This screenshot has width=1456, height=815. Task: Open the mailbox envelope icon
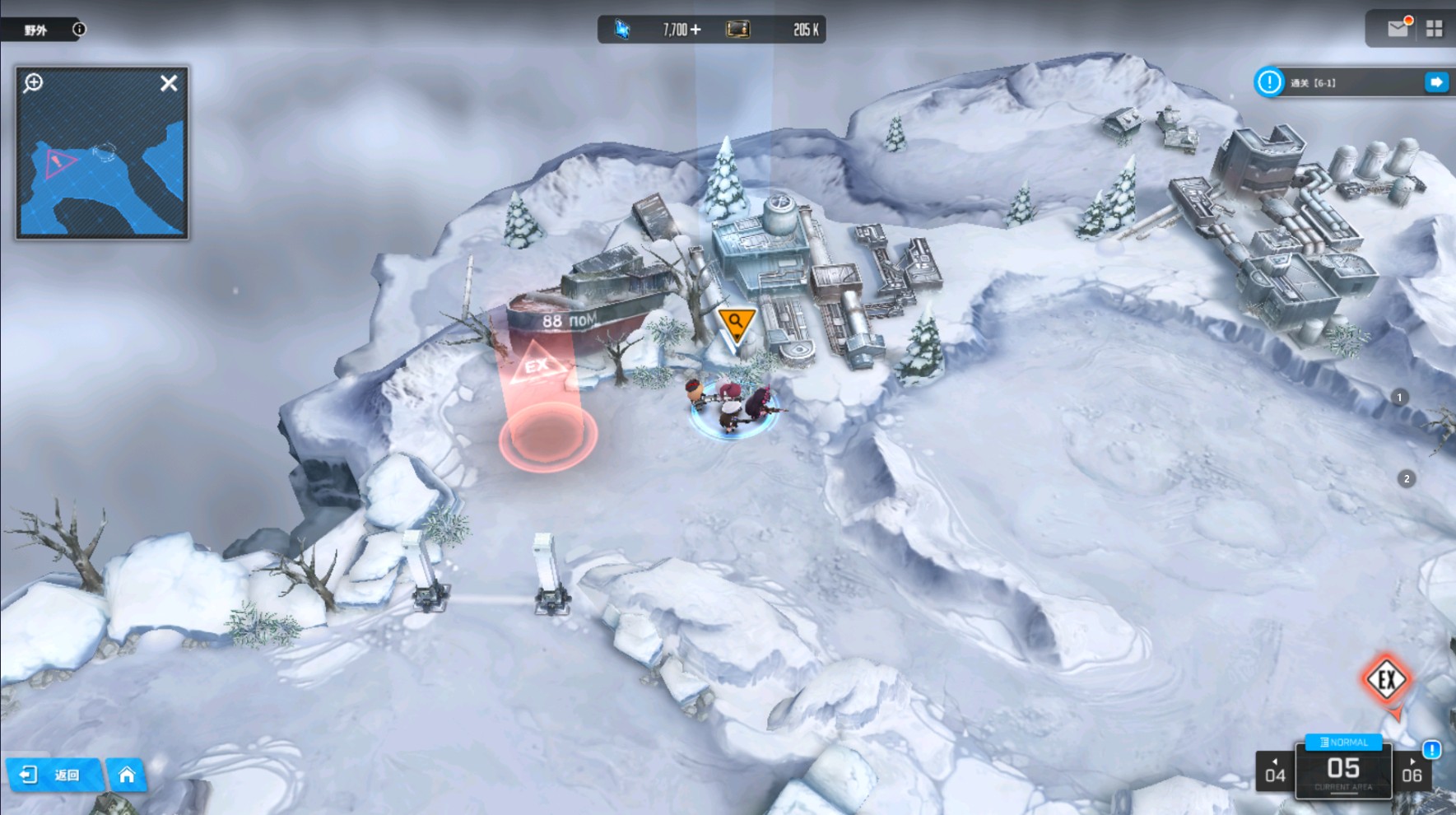point(1398,29)
